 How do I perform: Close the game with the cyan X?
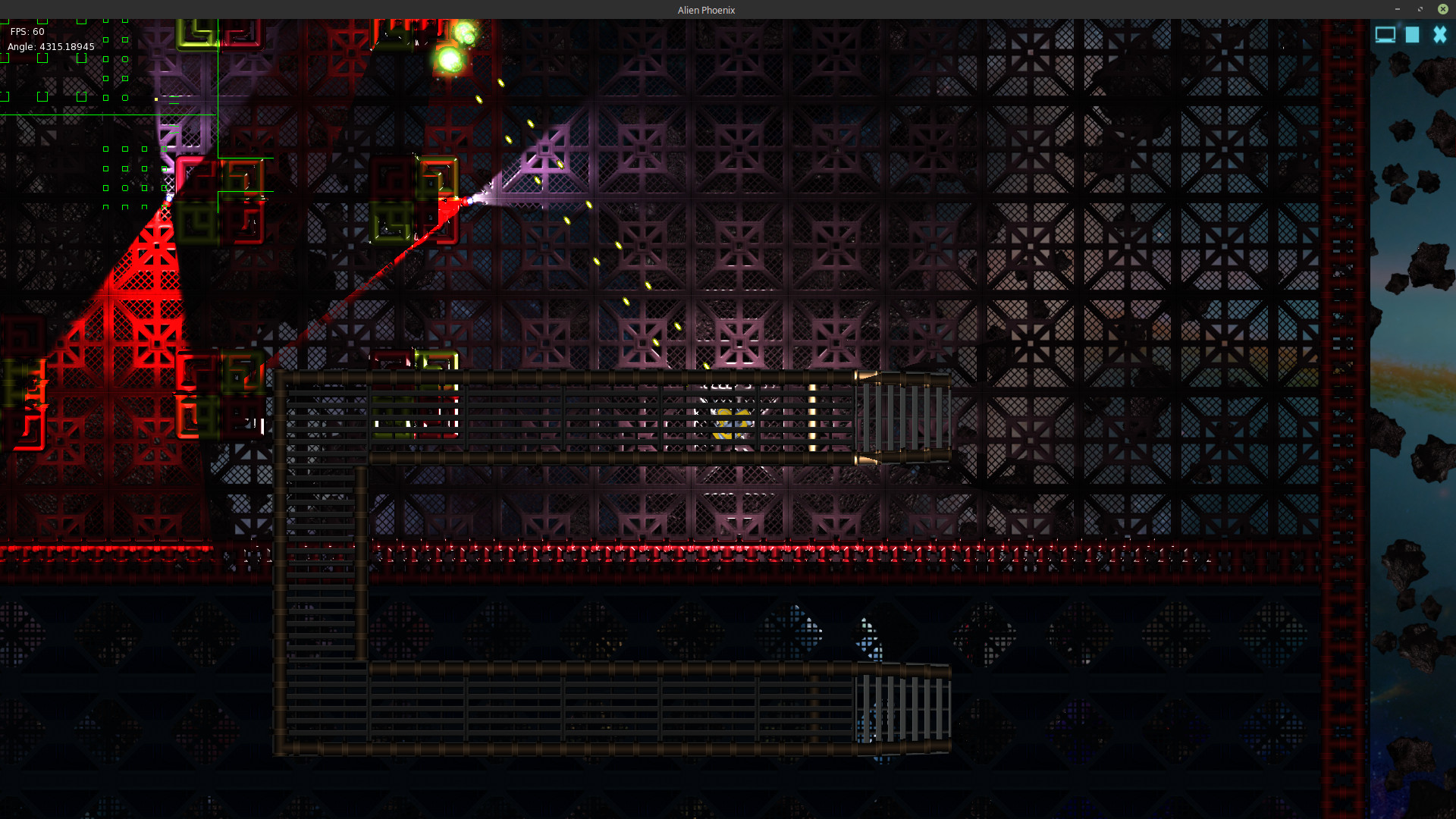(1439, 35)
